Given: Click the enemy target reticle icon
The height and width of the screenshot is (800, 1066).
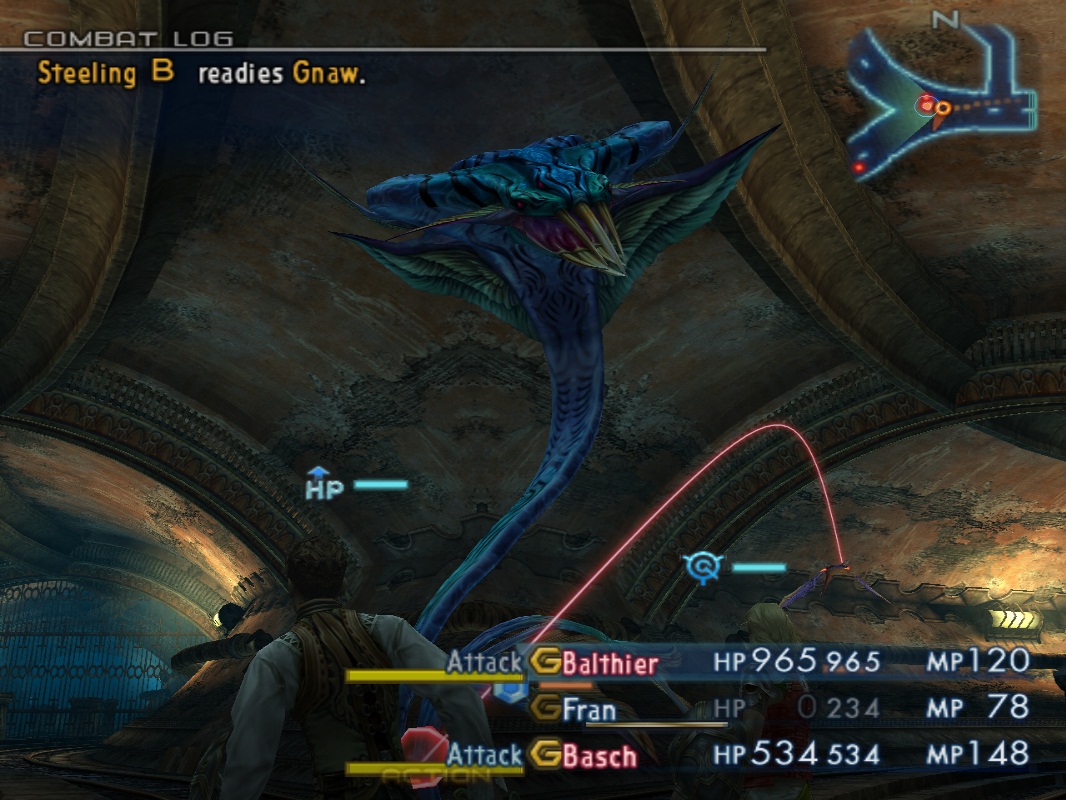Looking at the screenshot, I should [x=705, y=568].
